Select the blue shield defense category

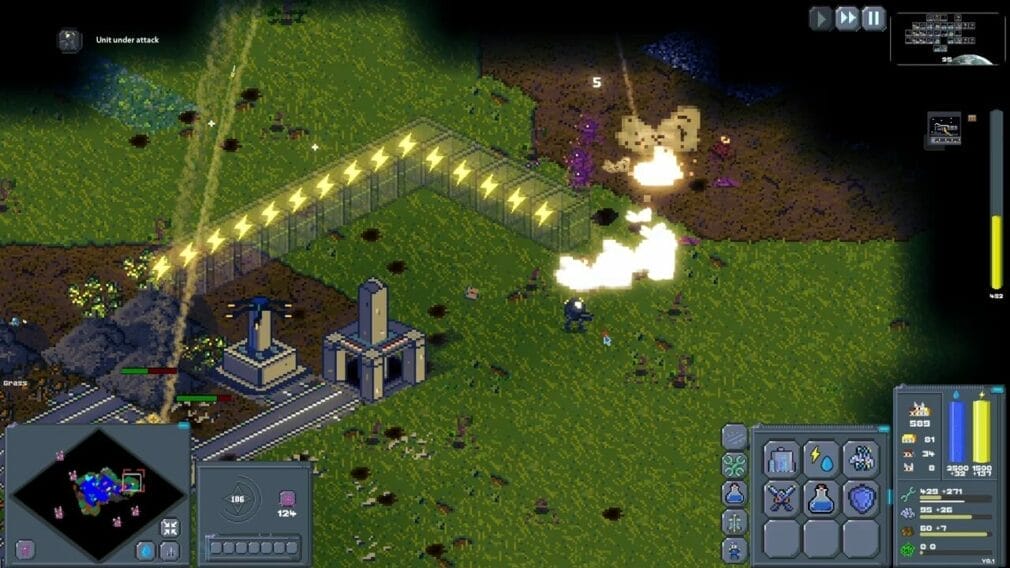pos(860,498)
